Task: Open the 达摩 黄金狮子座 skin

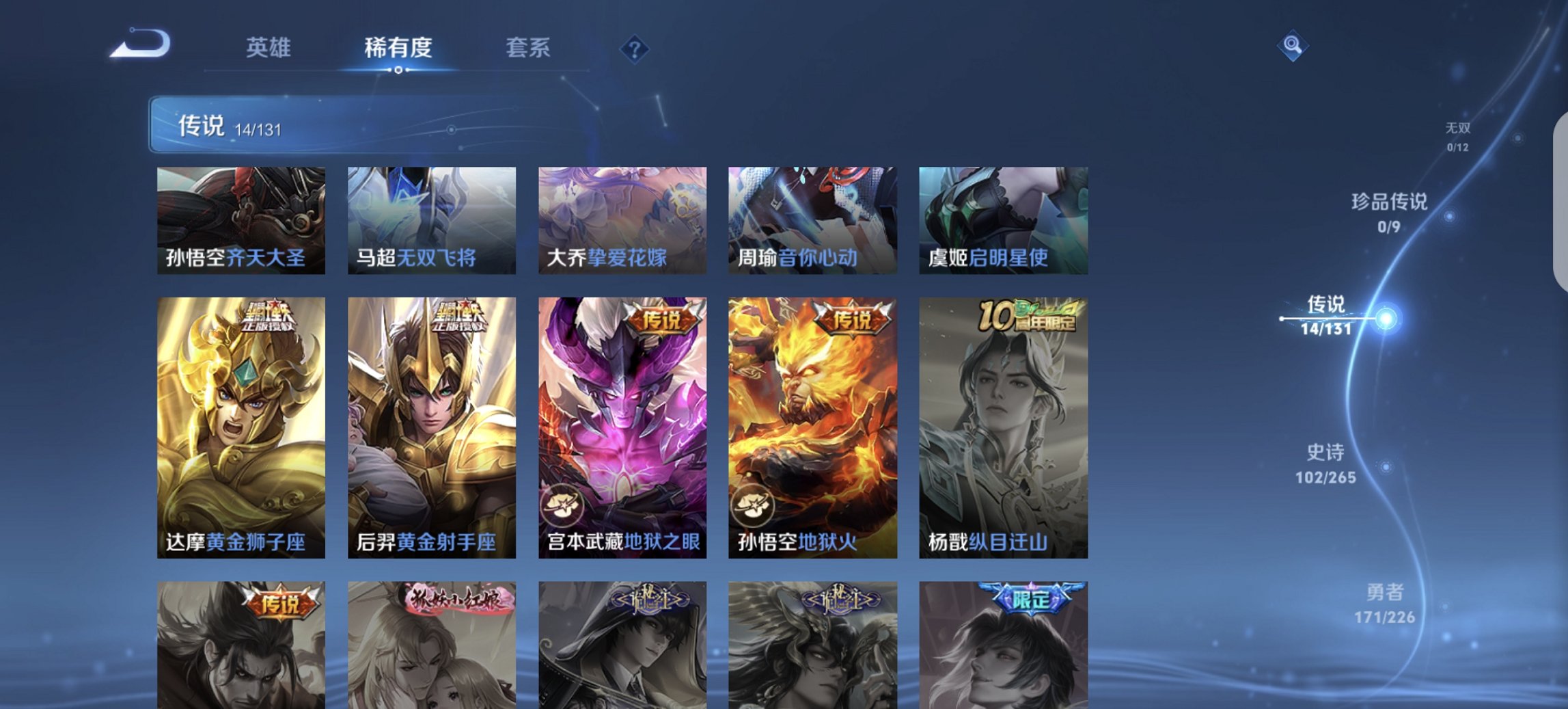Action: coord(239,427)
